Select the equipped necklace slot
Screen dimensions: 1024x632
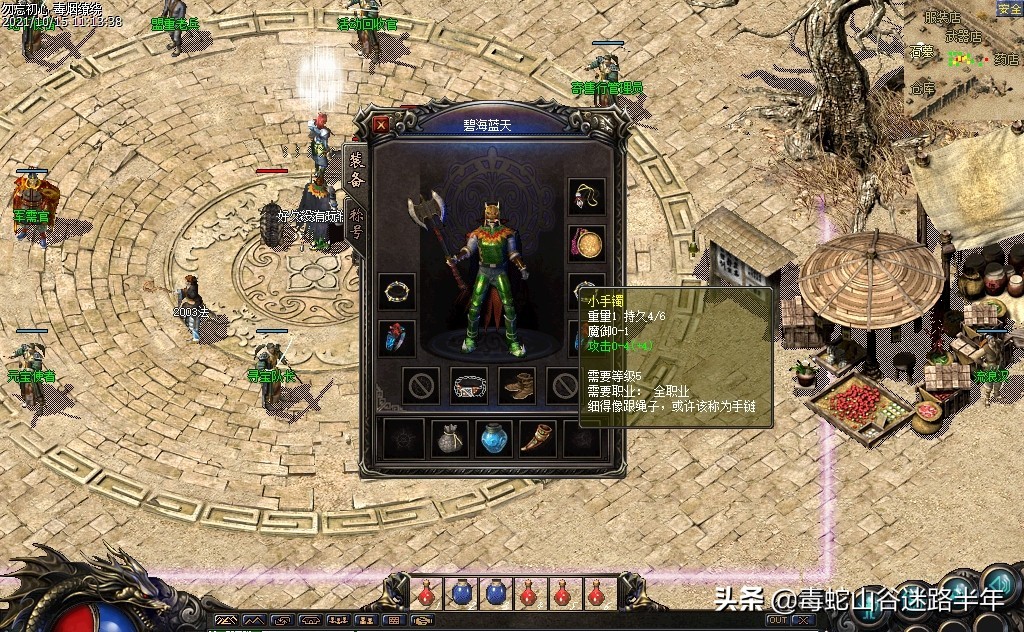pyautogui.click(x=587, y=197)
